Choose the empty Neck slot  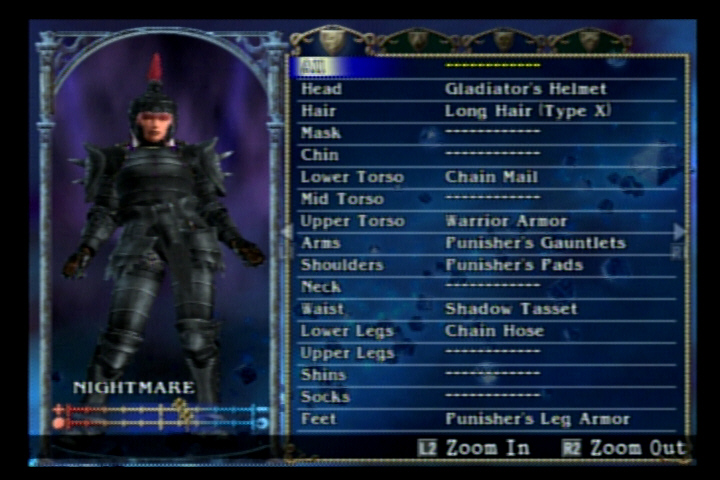(488, 287)
